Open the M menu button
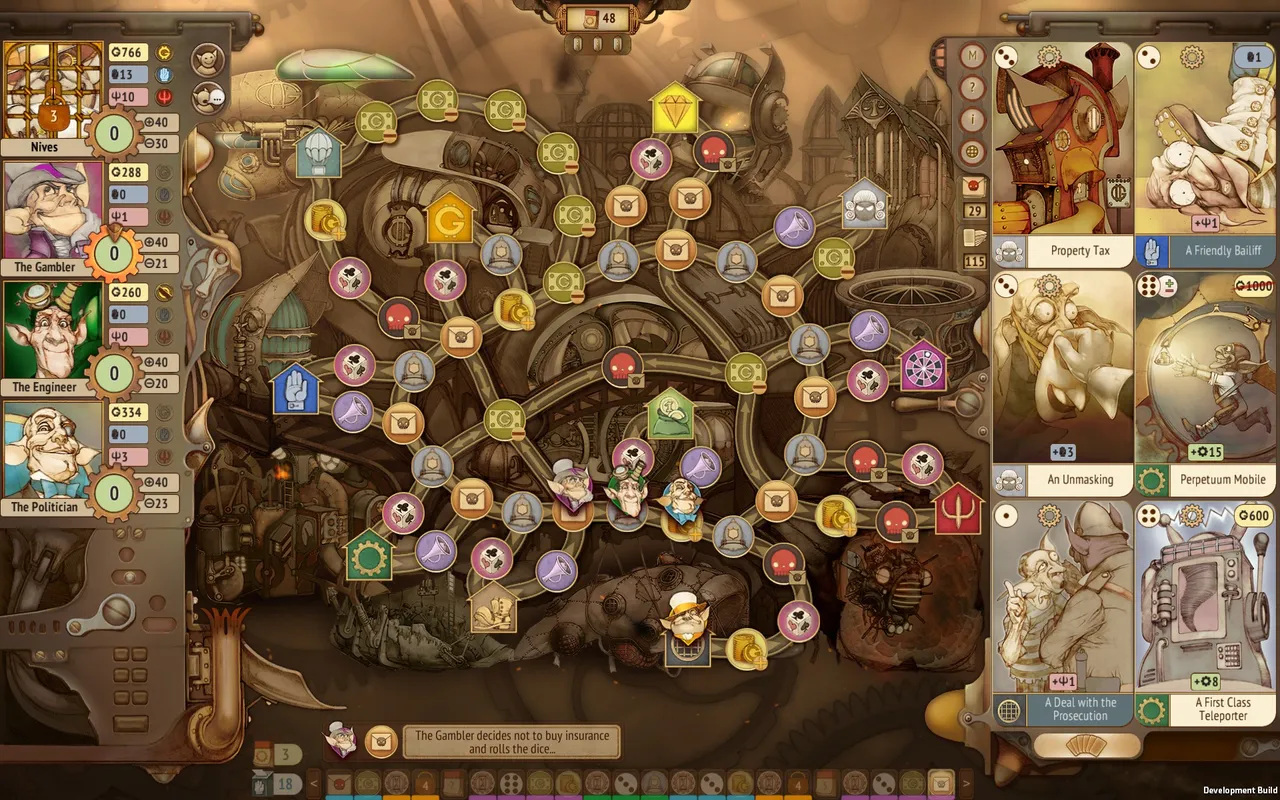 point(971,57)
